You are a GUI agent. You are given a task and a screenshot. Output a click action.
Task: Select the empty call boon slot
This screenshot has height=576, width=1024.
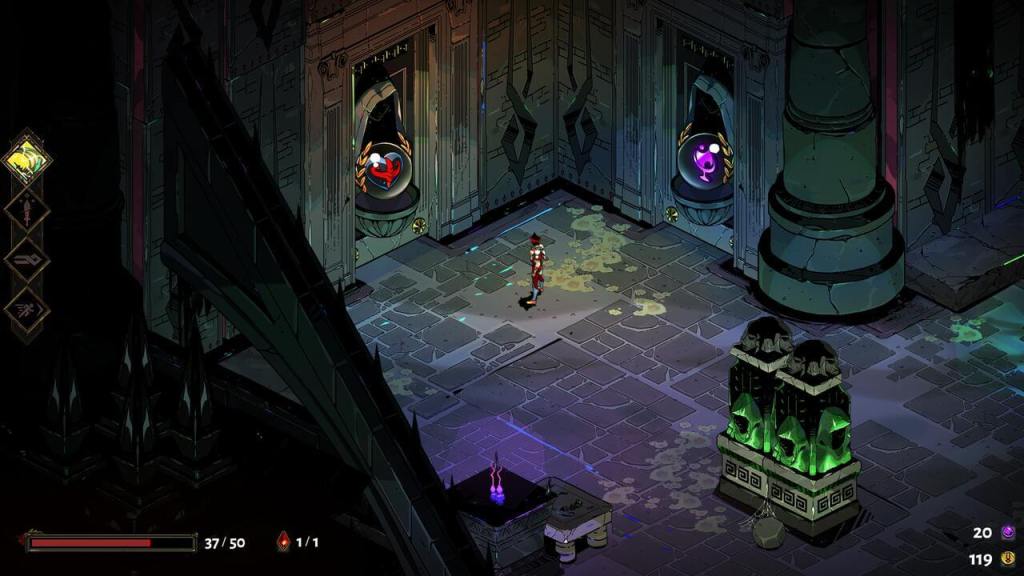tap(27, 311)
